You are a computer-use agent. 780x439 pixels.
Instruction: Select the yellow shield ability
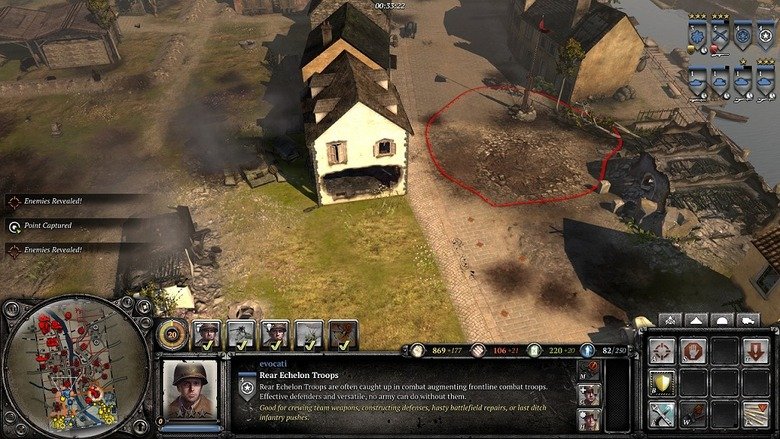(x=661, y=382)
